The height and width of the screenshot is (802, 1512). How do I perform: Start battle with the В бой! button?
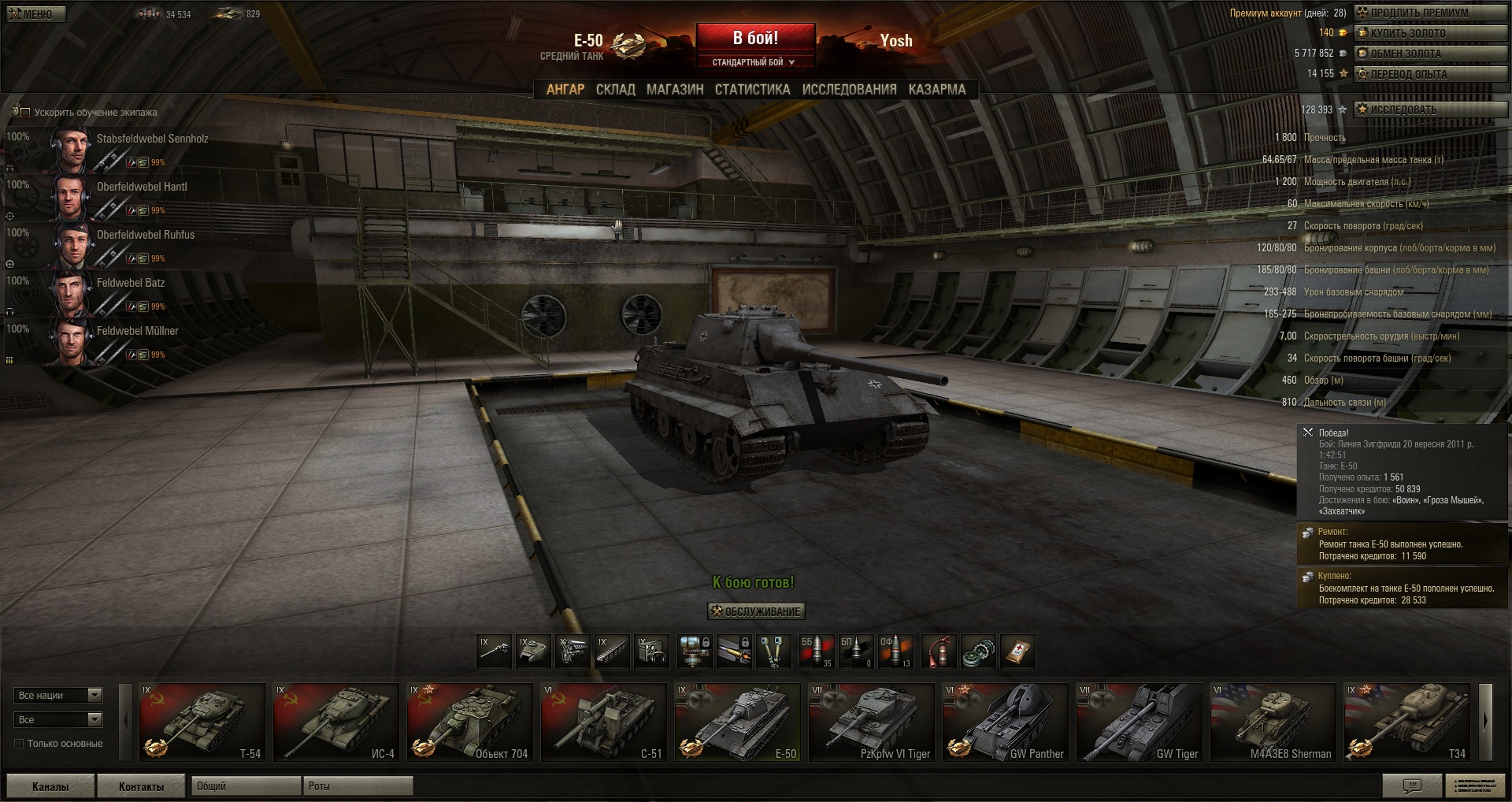coord(755,38)
